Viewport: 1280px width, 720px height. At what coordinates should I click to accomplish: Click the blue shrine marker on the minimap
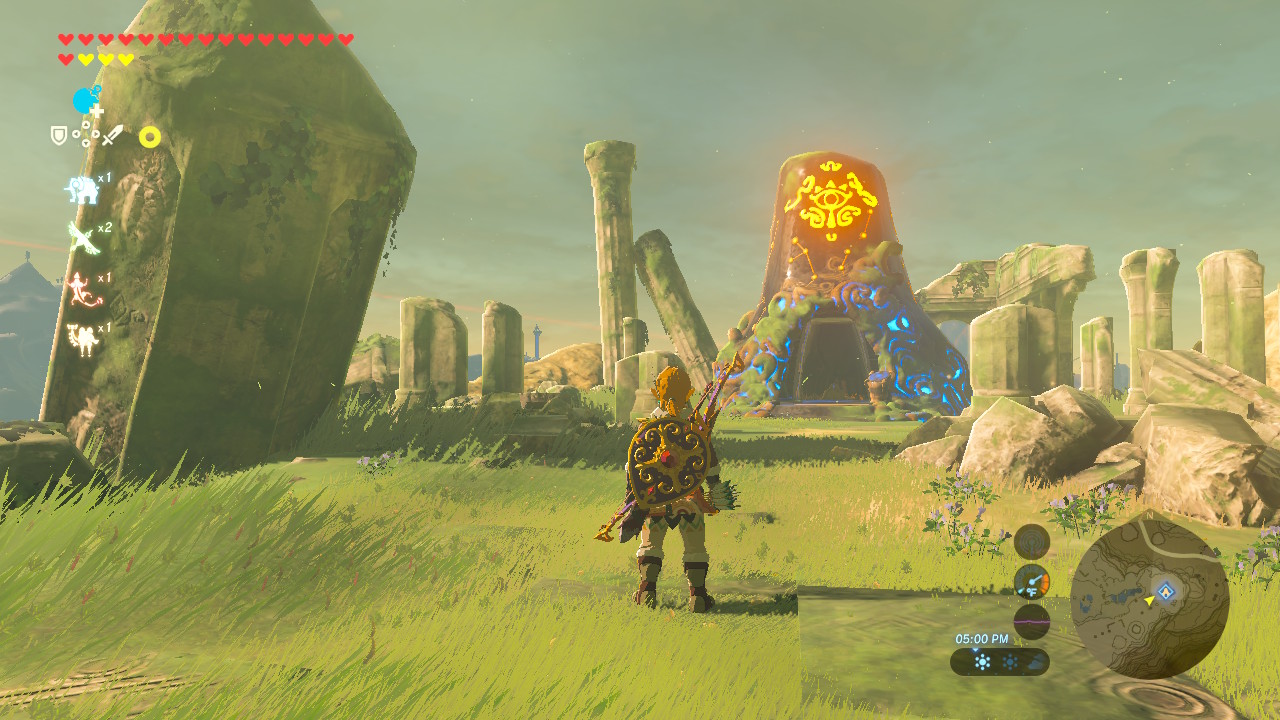coord(1166,590)
